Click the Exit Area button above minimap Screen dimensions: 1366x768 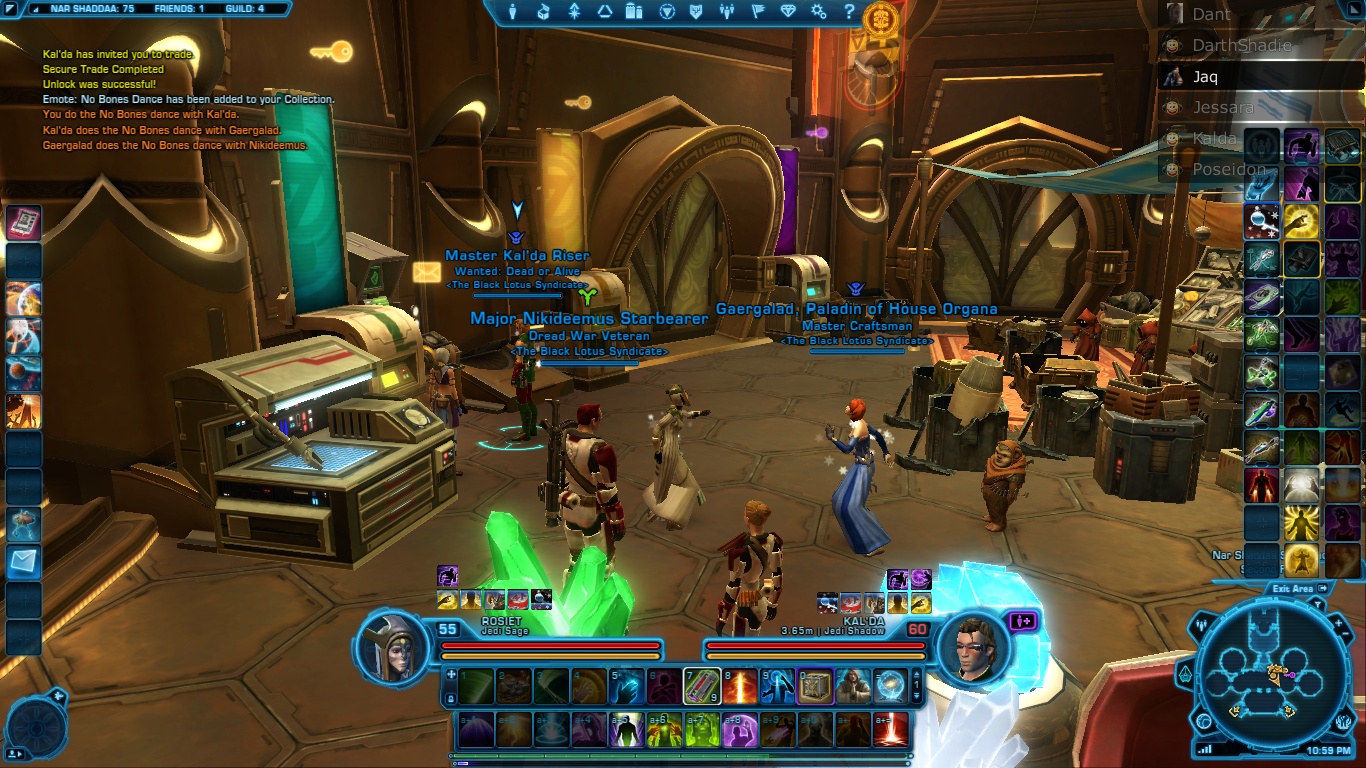pyautogui.click(x=1299, y=589)
